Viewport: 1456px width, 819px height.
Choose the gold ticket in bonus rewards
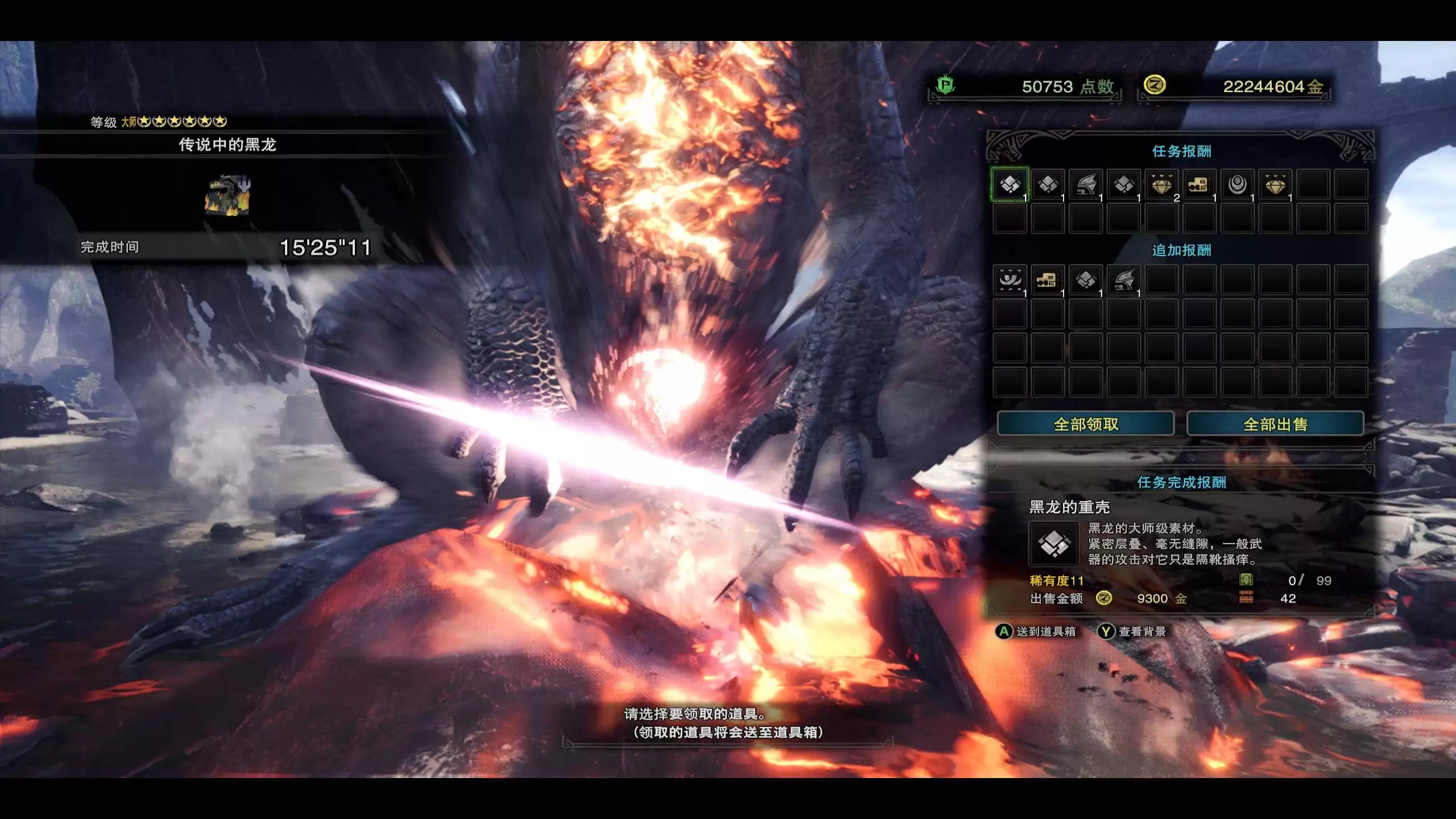click(x=1048, y=280)
